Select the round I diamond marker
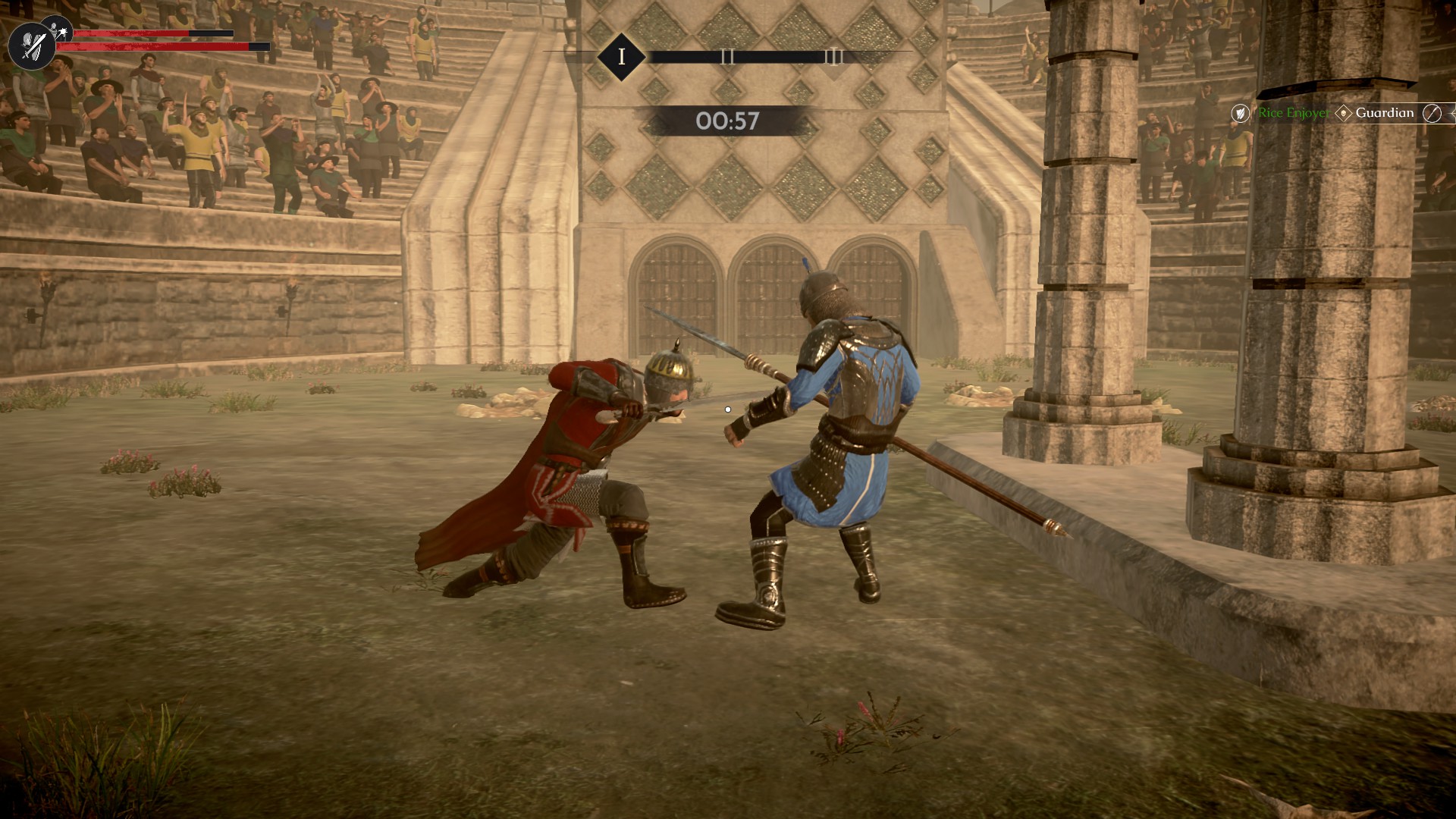Viewport: 1456px width, 819px height. click(x=621, y=56)
